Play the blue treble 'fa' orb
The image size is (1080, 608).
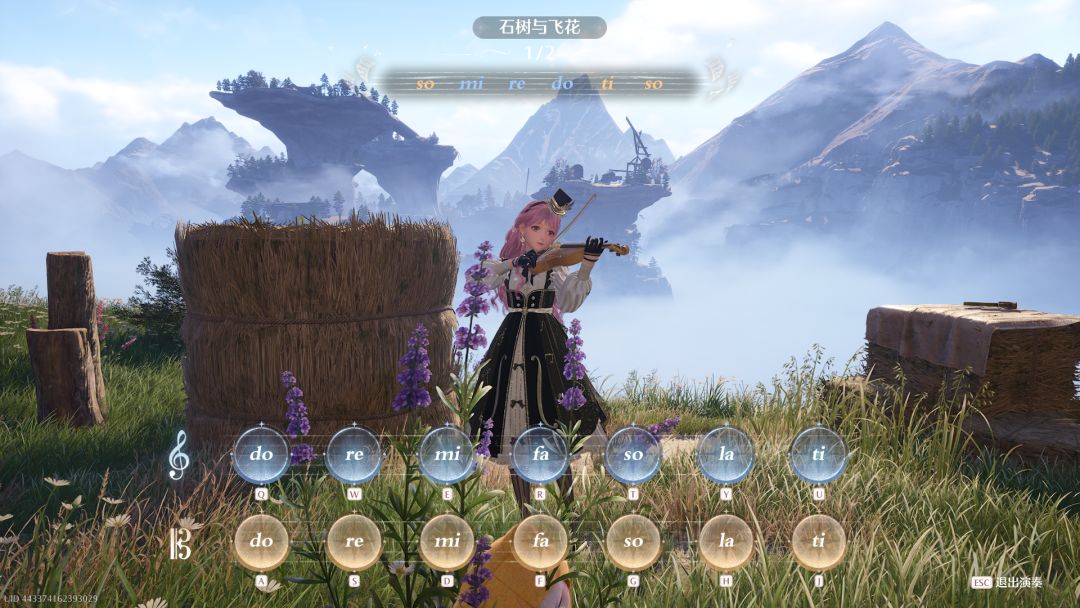tap(540, 454)
